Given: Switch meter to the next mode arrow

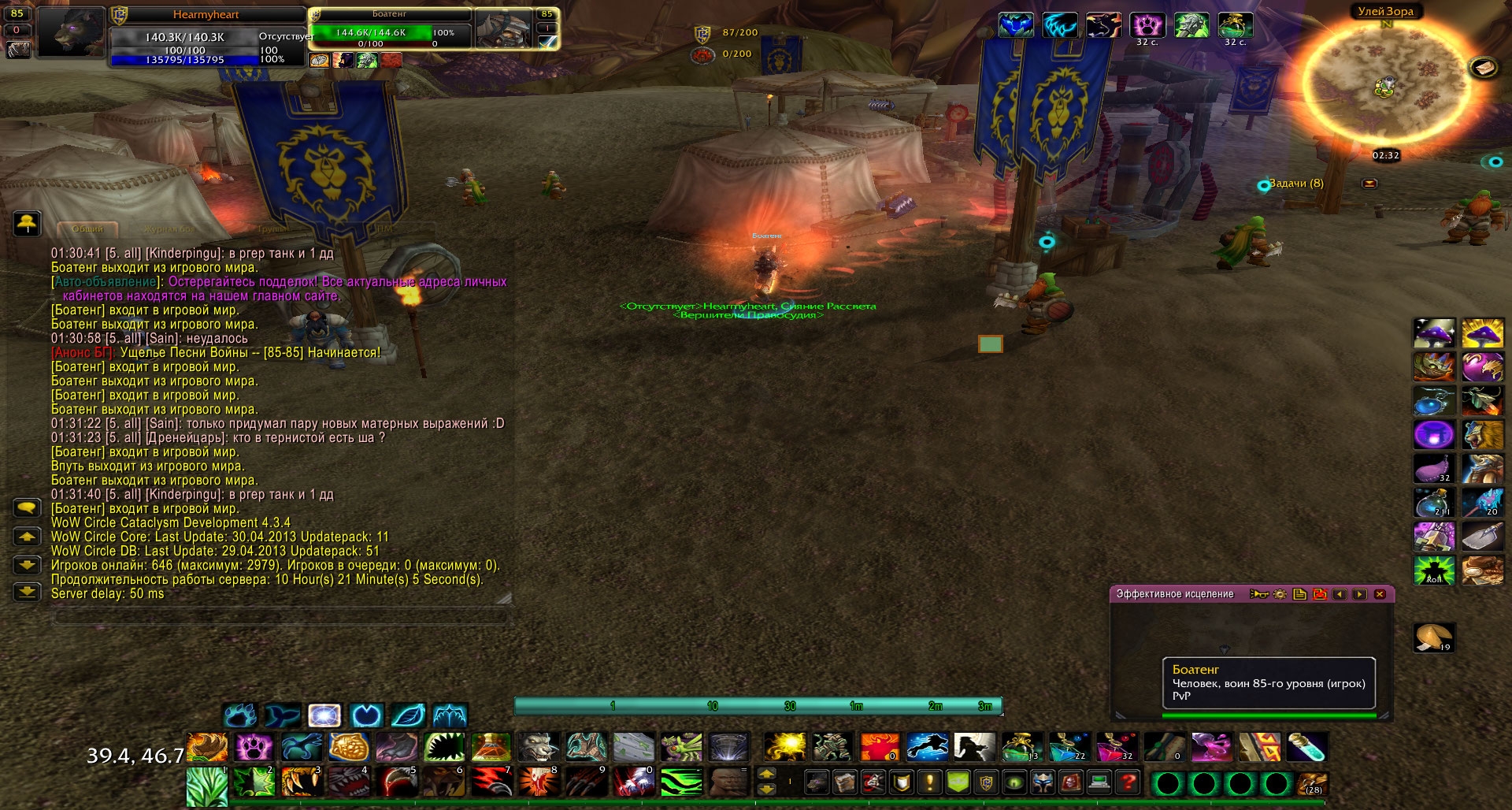Looking at the screenshot, I should pyautogui.click(x=1360, y=594).
